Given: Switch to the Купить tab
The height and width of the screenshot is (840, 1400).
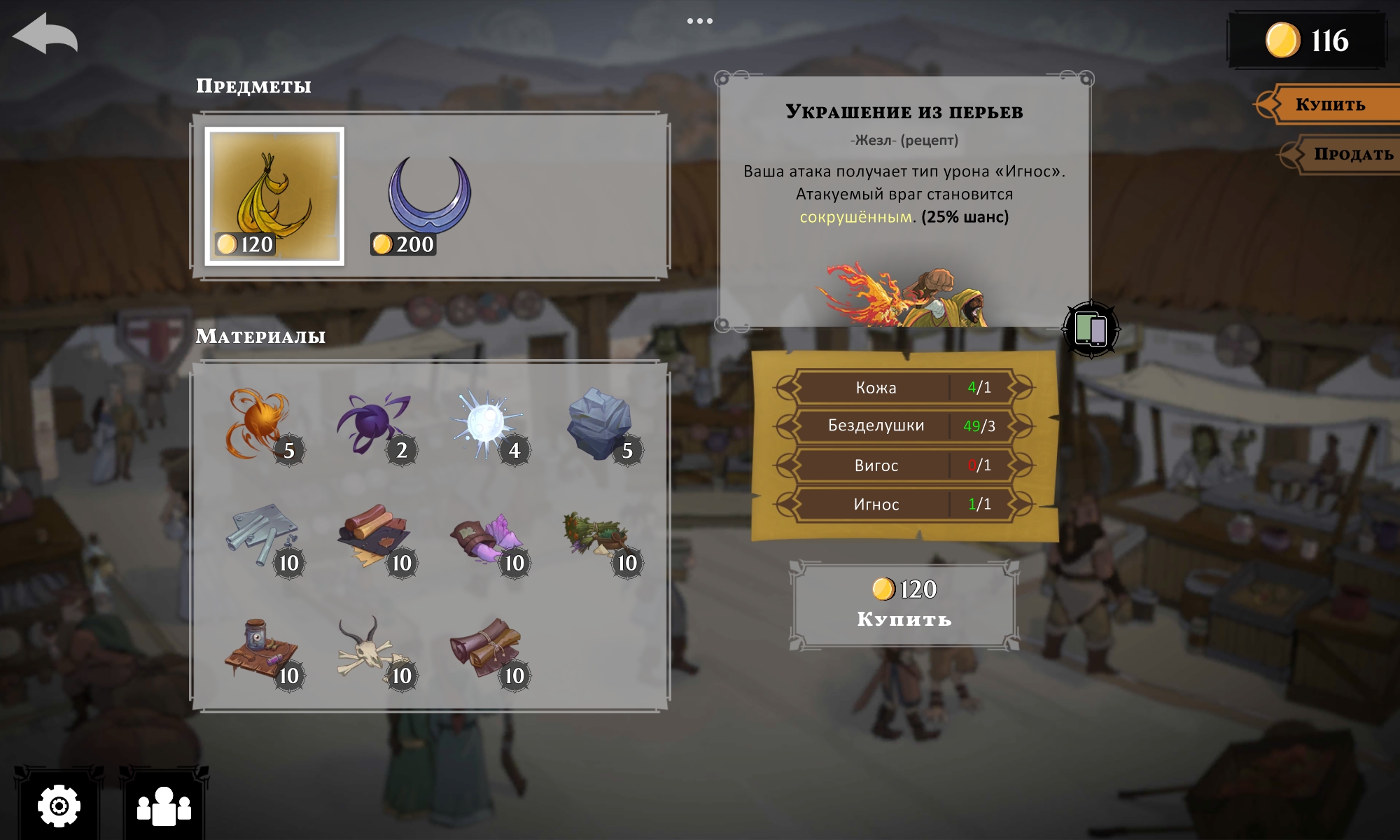Looking at the screenshot, I should pos(1330,105).
